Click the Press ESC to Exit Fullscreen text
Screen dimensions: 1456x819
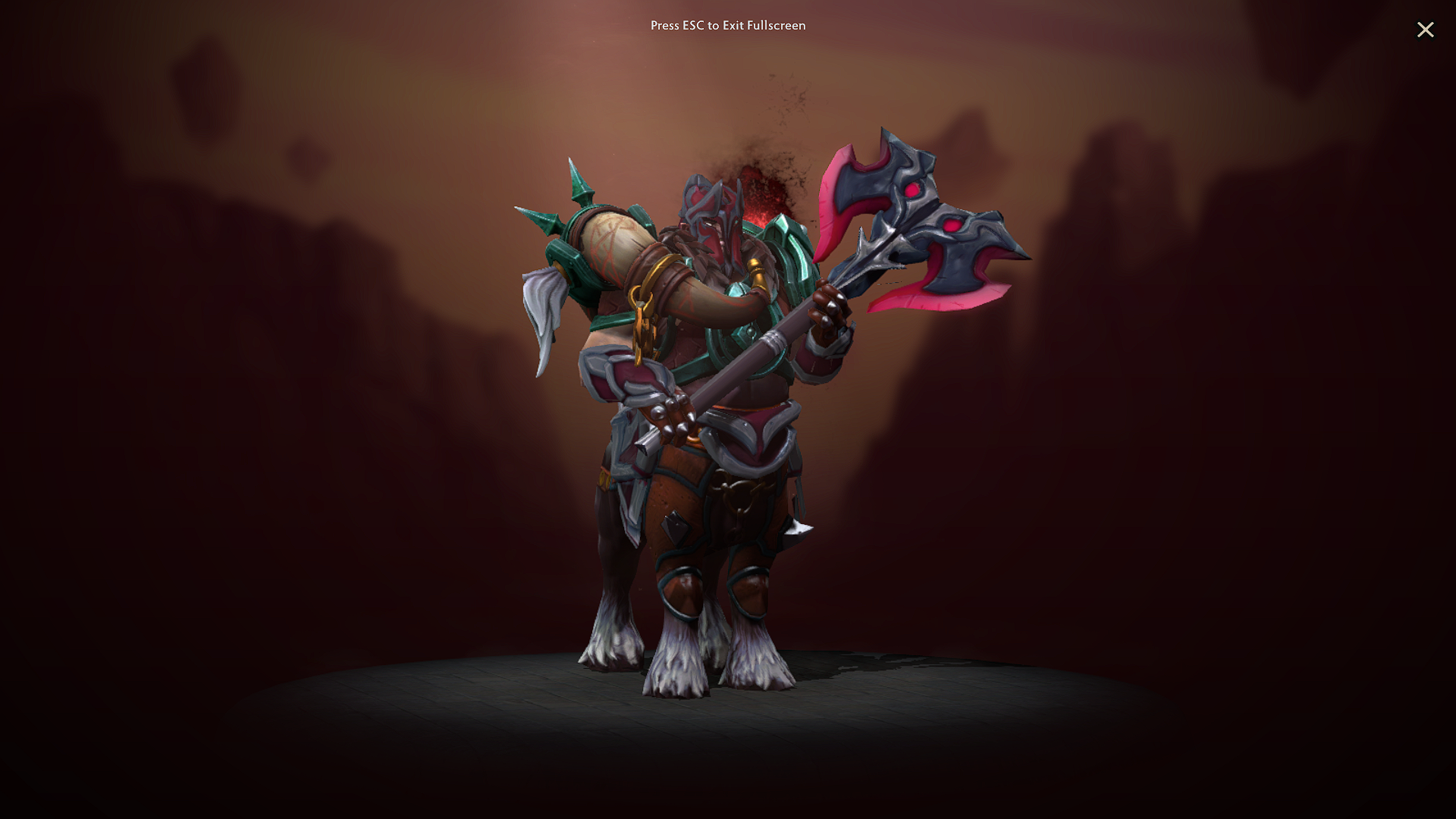pyautogui.click(x=727, y=25)
